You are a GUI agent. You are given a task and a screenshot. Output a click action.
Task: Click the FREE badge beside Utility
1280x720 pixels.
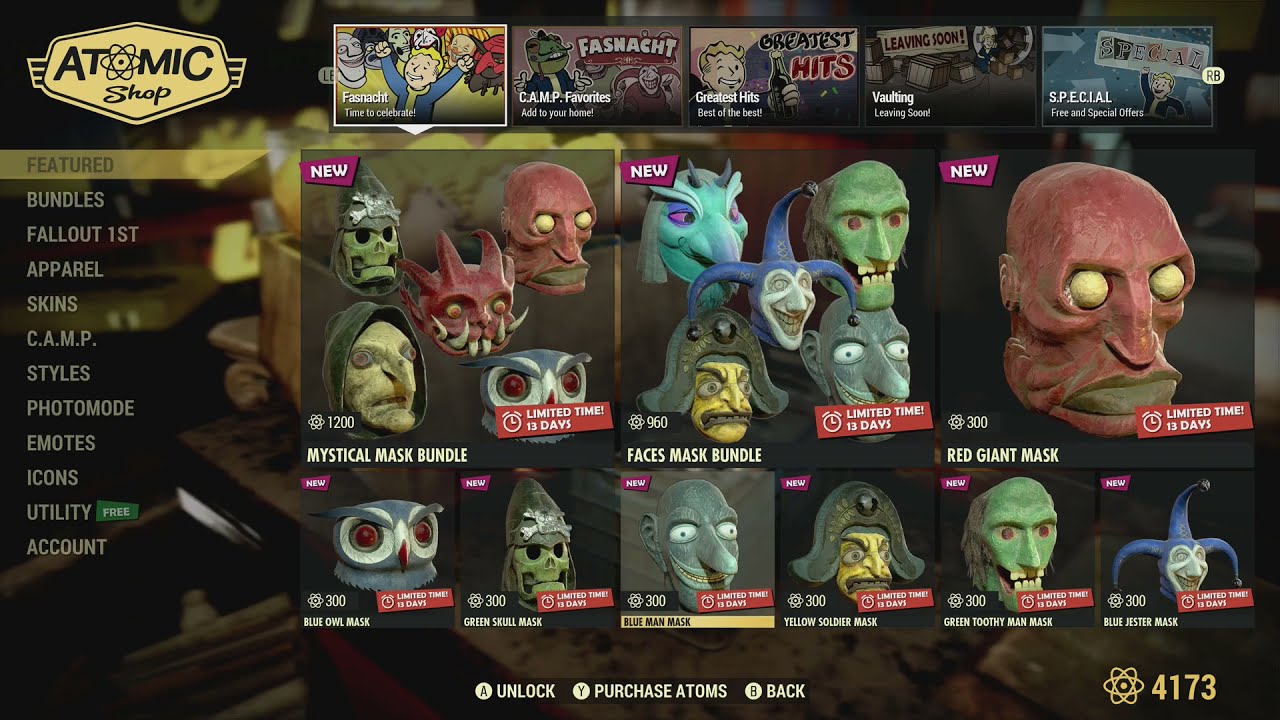tap(119, 512)
